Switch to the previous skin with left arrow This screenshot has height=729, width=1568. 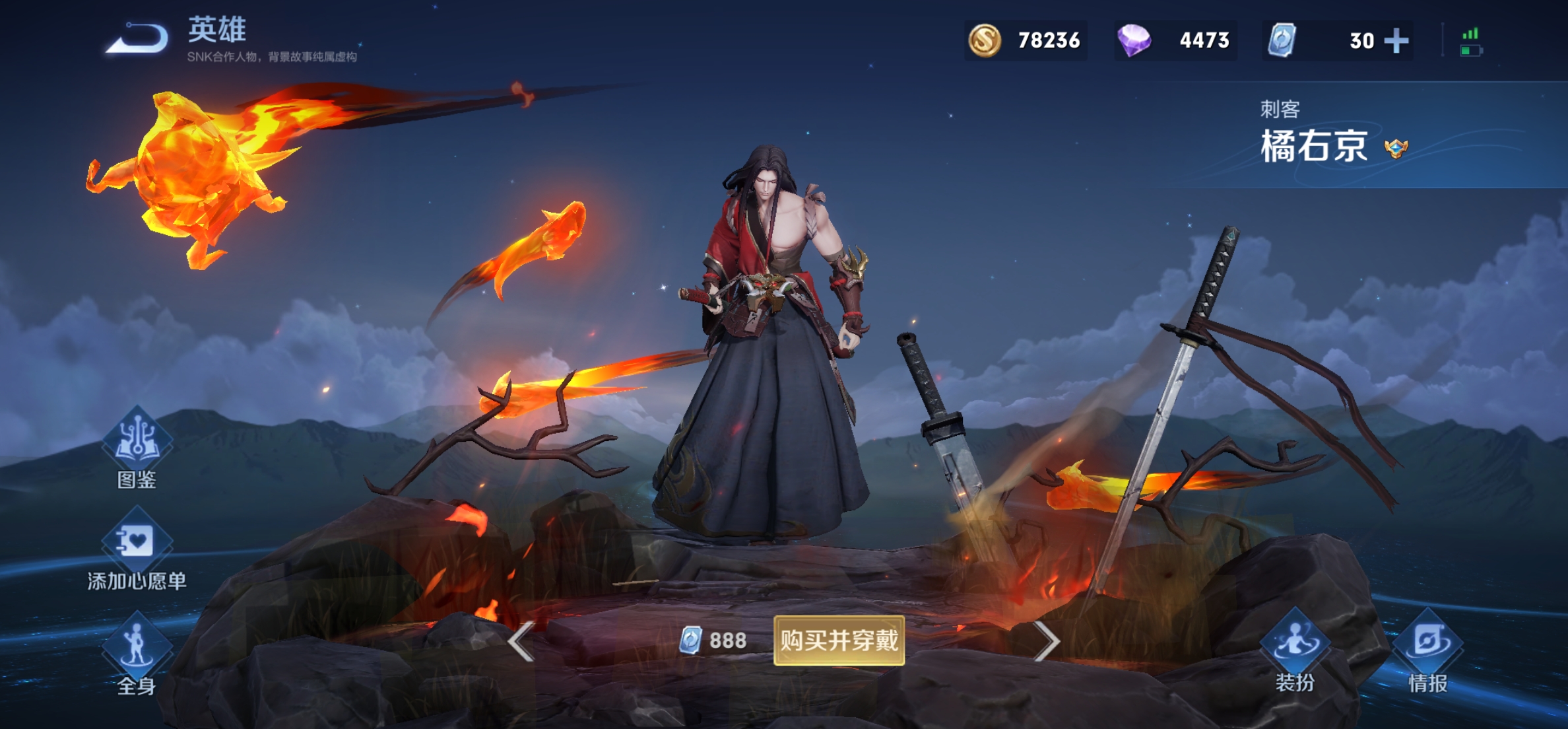tap(522, 641)
